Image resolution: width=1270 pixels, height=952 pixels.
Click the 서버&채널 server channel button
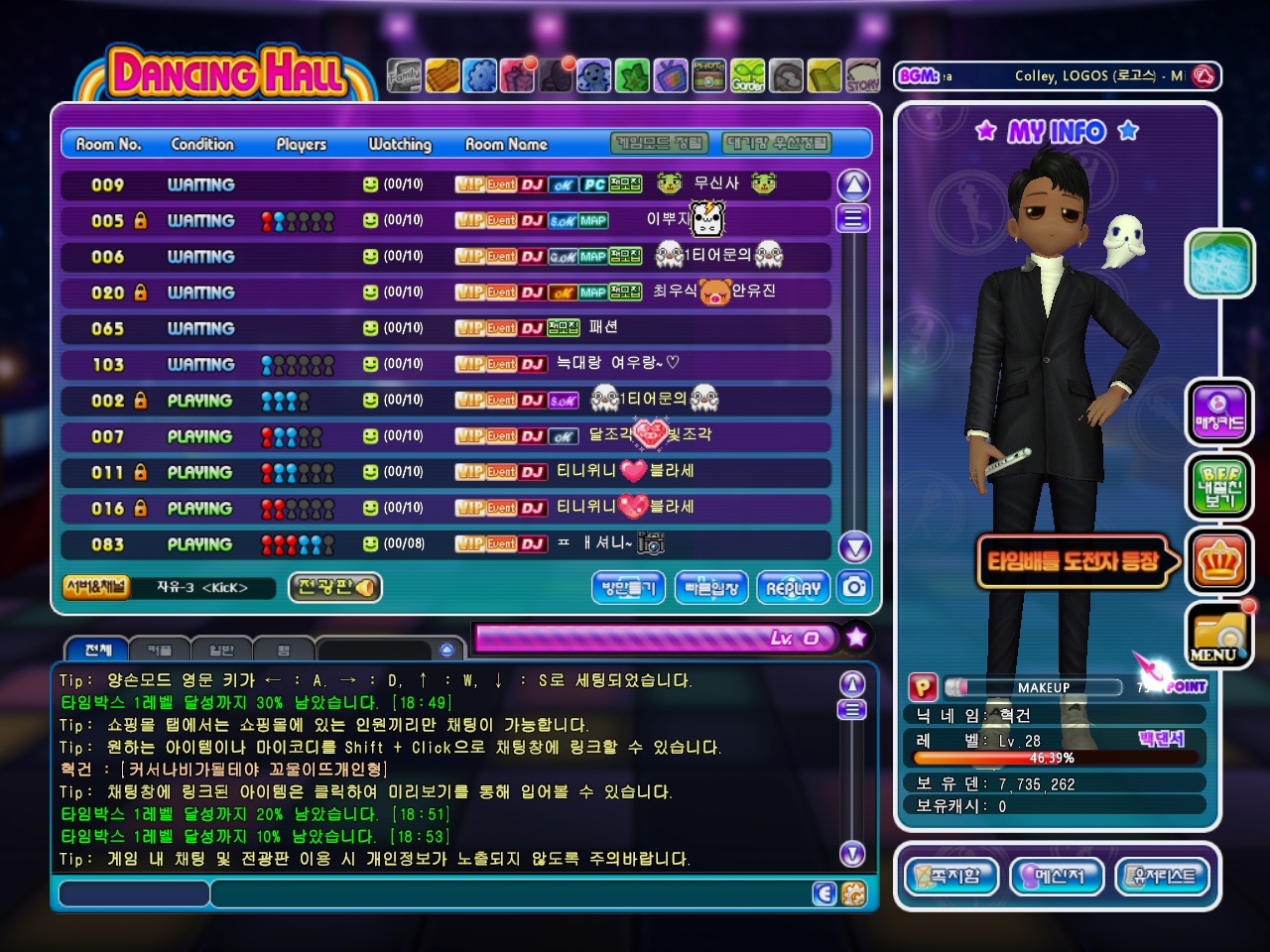tap(95, 587)
